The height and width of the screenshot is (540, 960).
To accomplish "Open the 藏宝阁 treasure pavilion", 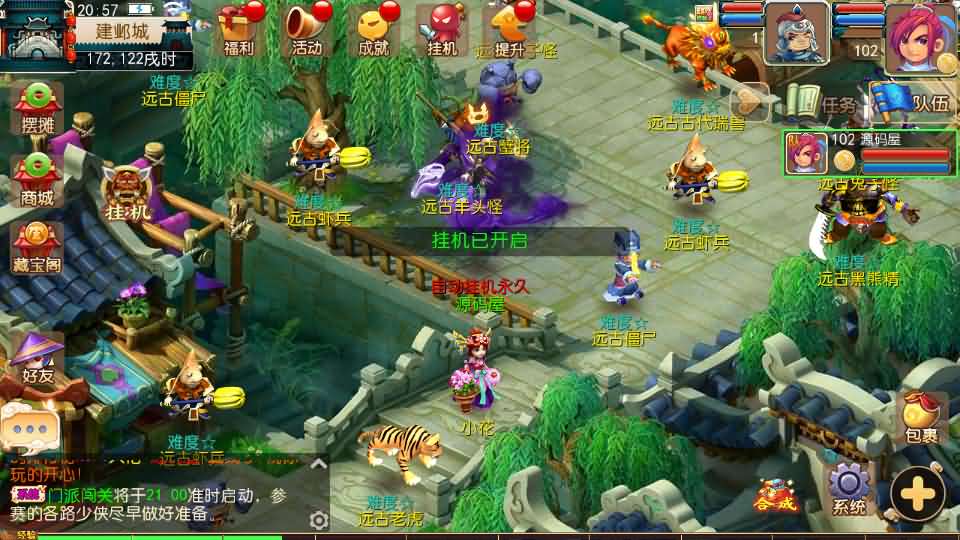I will click(x=37, y=247).
